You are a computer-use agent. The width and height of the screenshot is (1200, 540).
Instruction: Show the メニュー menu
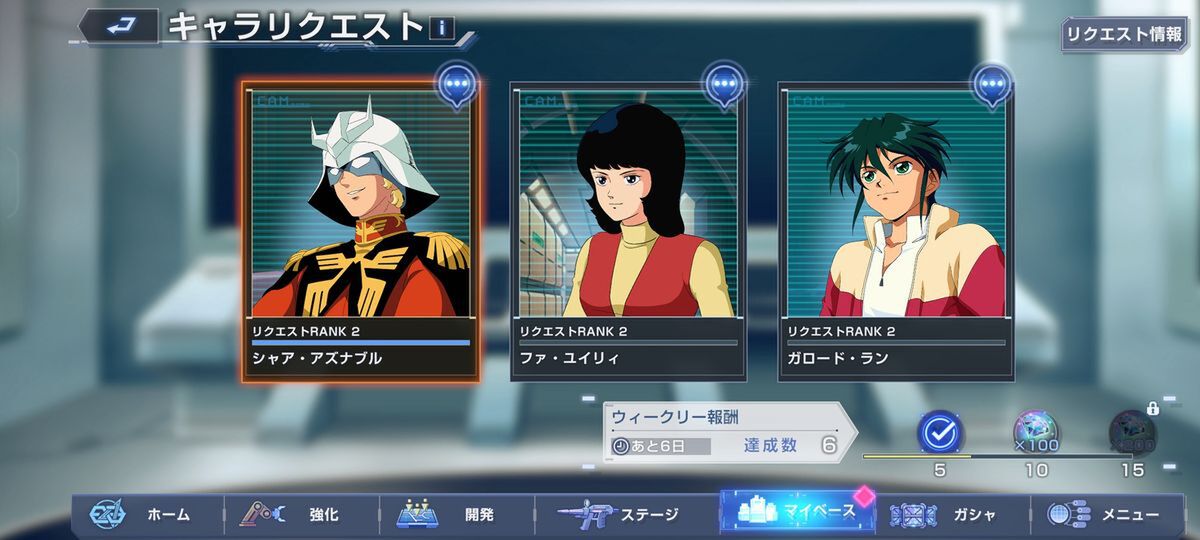[1105, 515]
